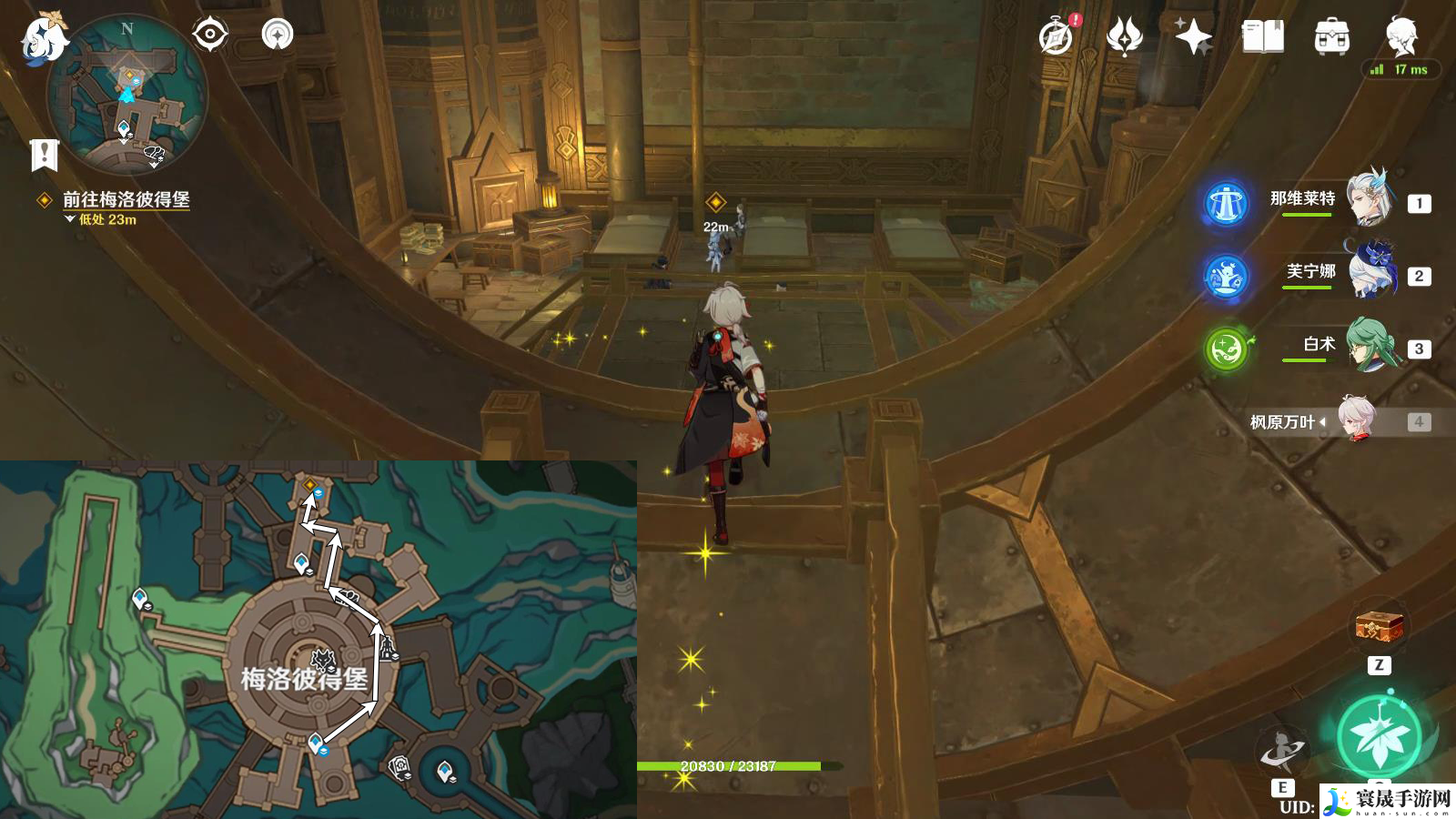
Task: Open the wish star icon
Action: 1193,36
